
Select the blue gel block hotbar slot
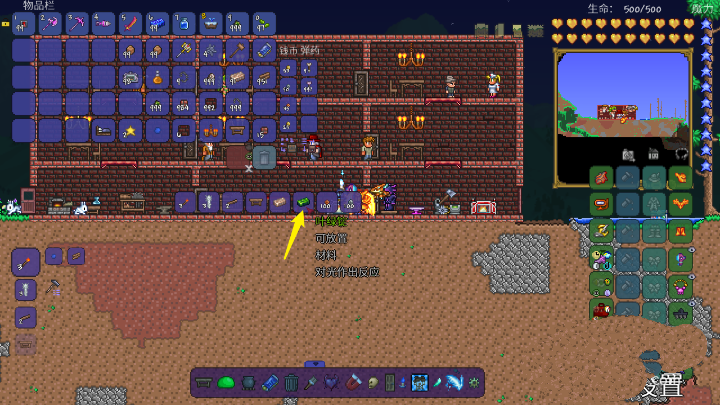click(x=158, y=22)
